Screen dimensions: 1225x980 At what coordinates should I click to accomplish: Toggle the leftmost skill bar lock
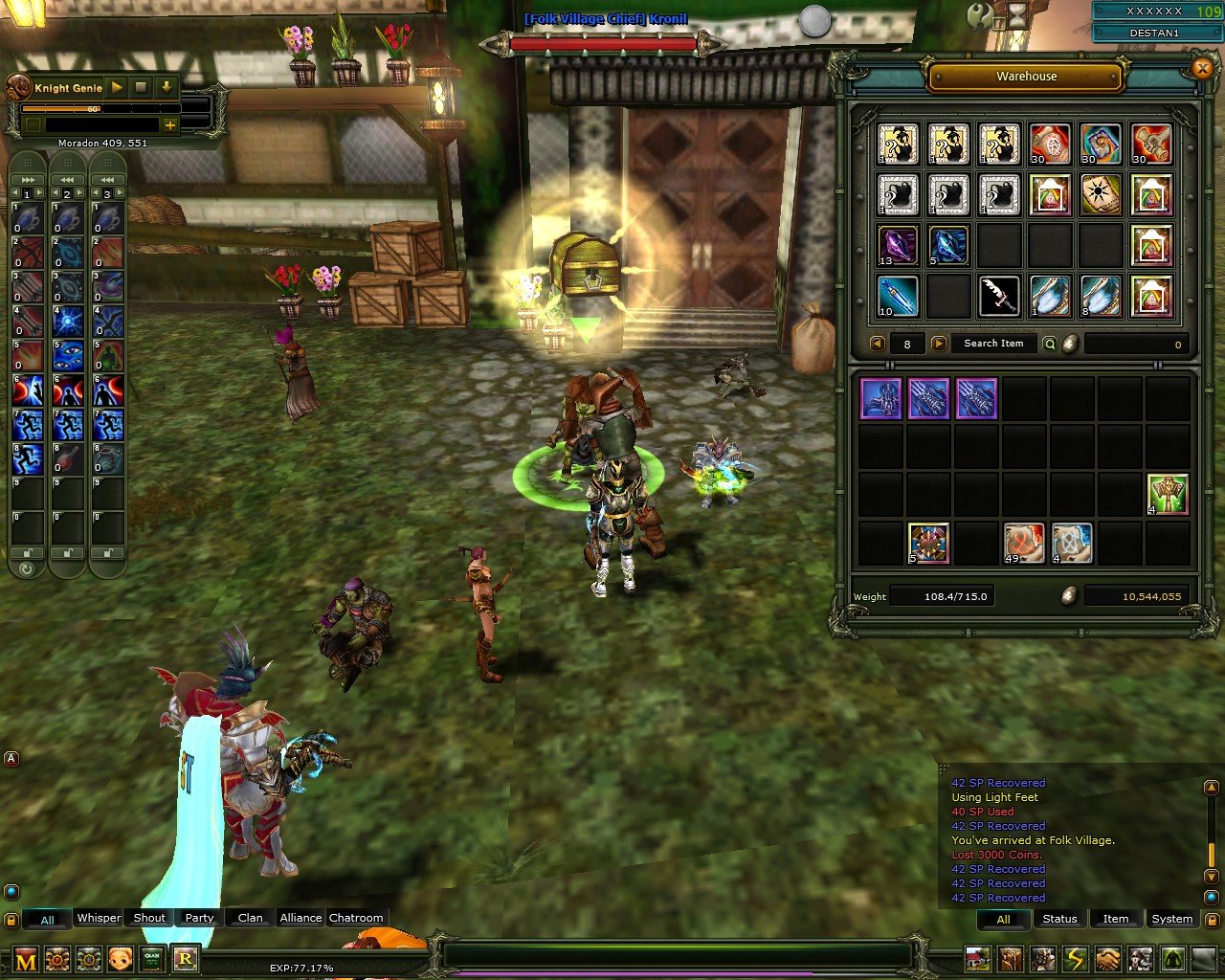coord(27,552)
